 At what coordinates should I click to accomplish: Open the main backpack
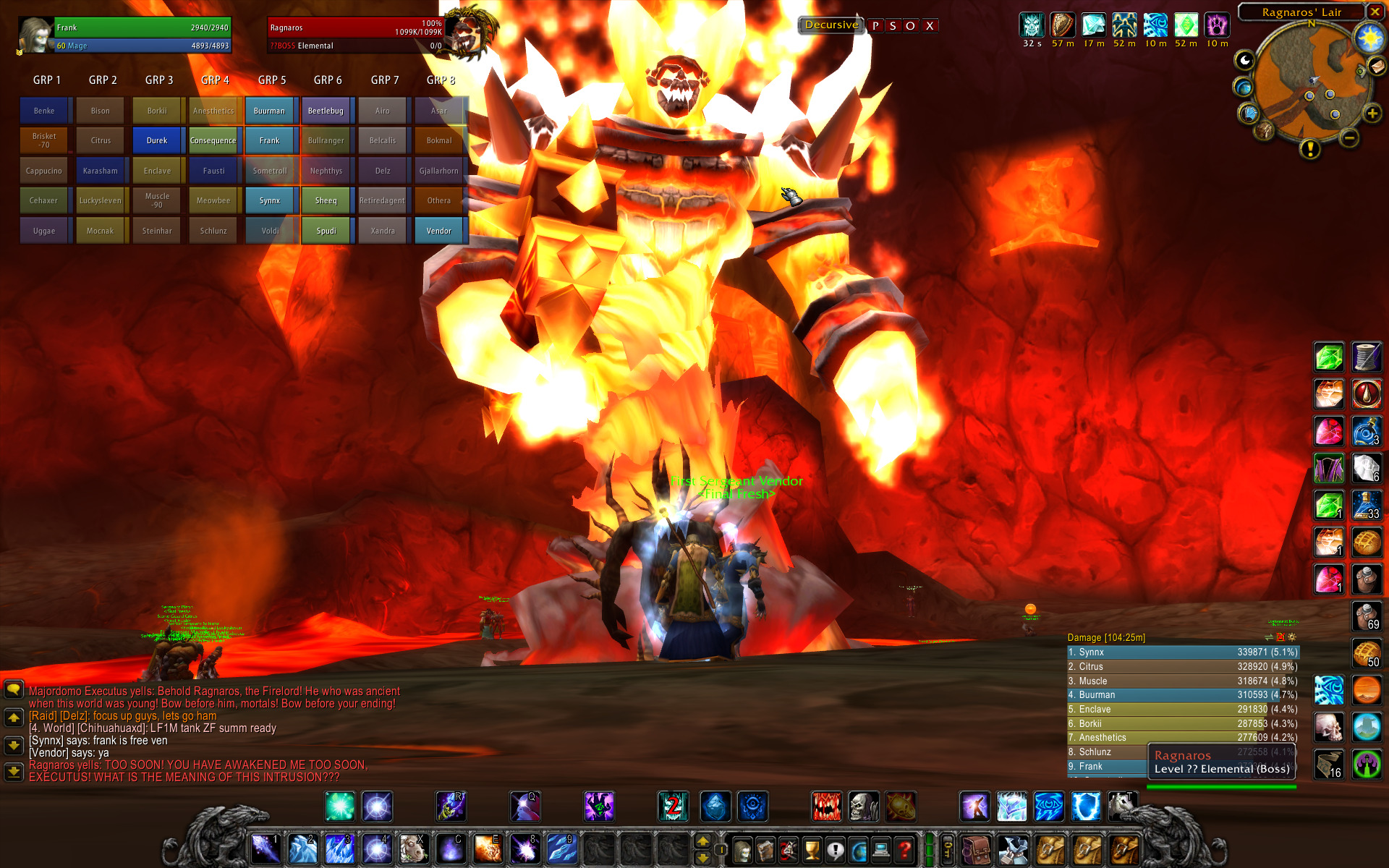tap(977, 851)
